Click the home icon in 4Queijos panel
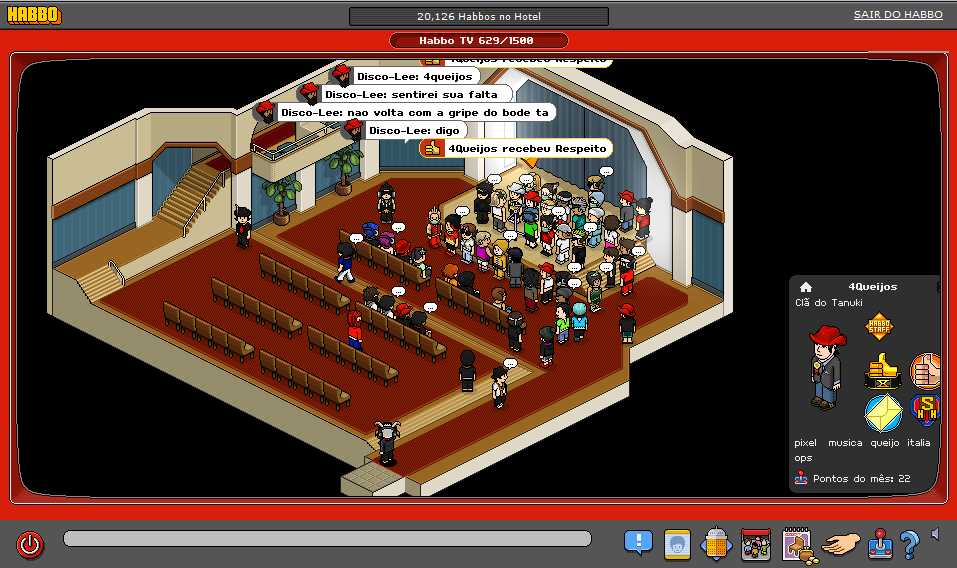Screen dimensions: 957x568 click(x=806, y=287)
